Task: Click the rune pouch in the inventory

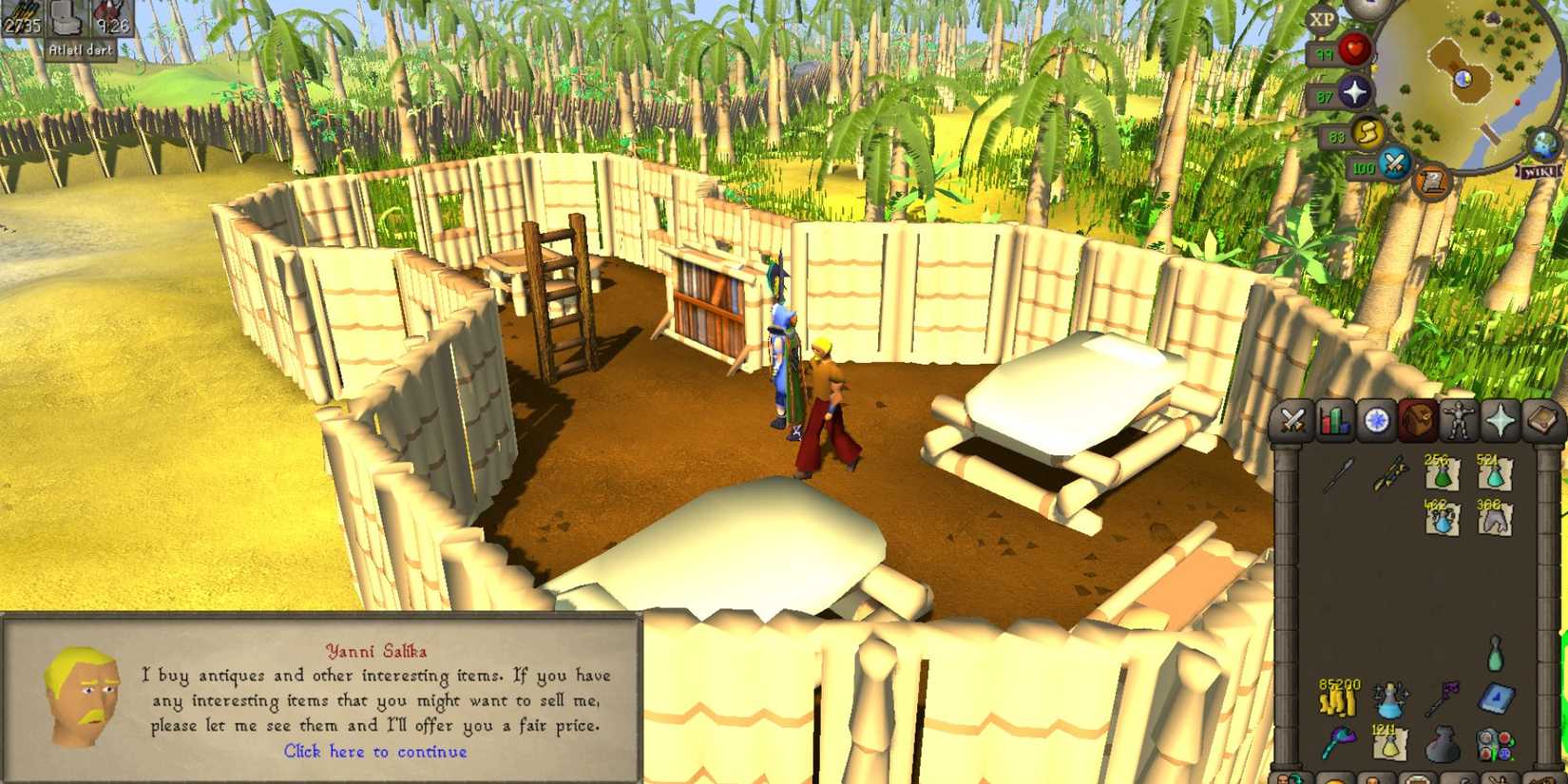Action: click(1444, 745)
